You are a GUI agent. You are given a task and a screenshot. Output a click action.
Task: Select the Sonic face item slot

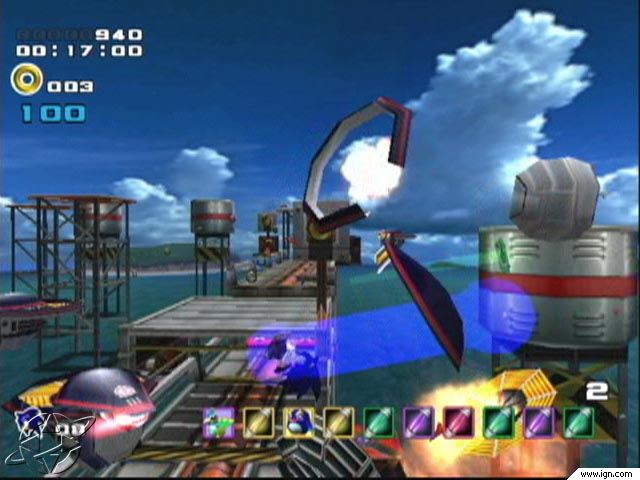click(x=299, y=421)
